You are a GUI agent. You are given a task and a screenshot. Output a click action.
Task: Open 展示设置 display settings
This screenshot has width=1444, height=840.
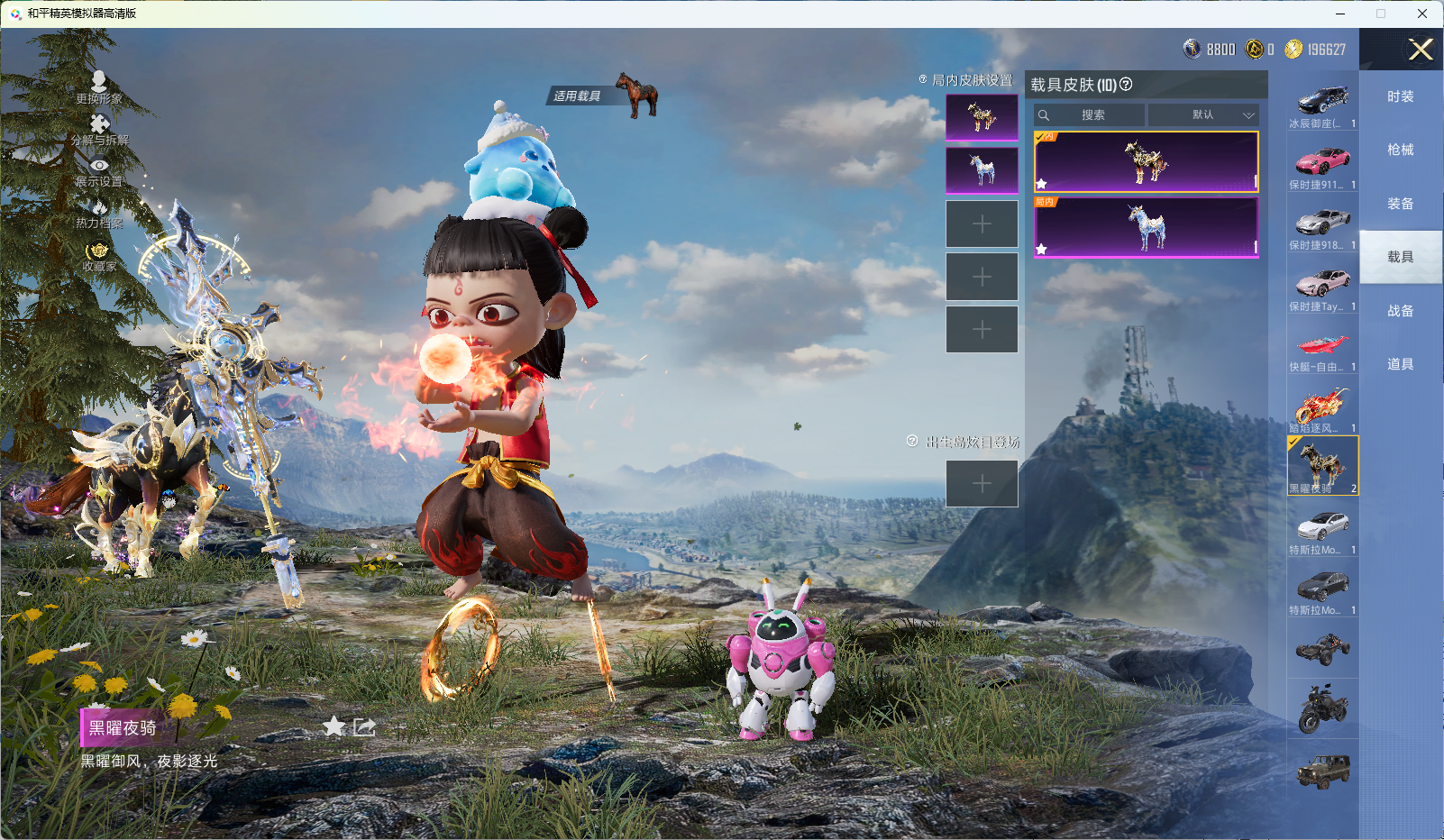[99, 171]
